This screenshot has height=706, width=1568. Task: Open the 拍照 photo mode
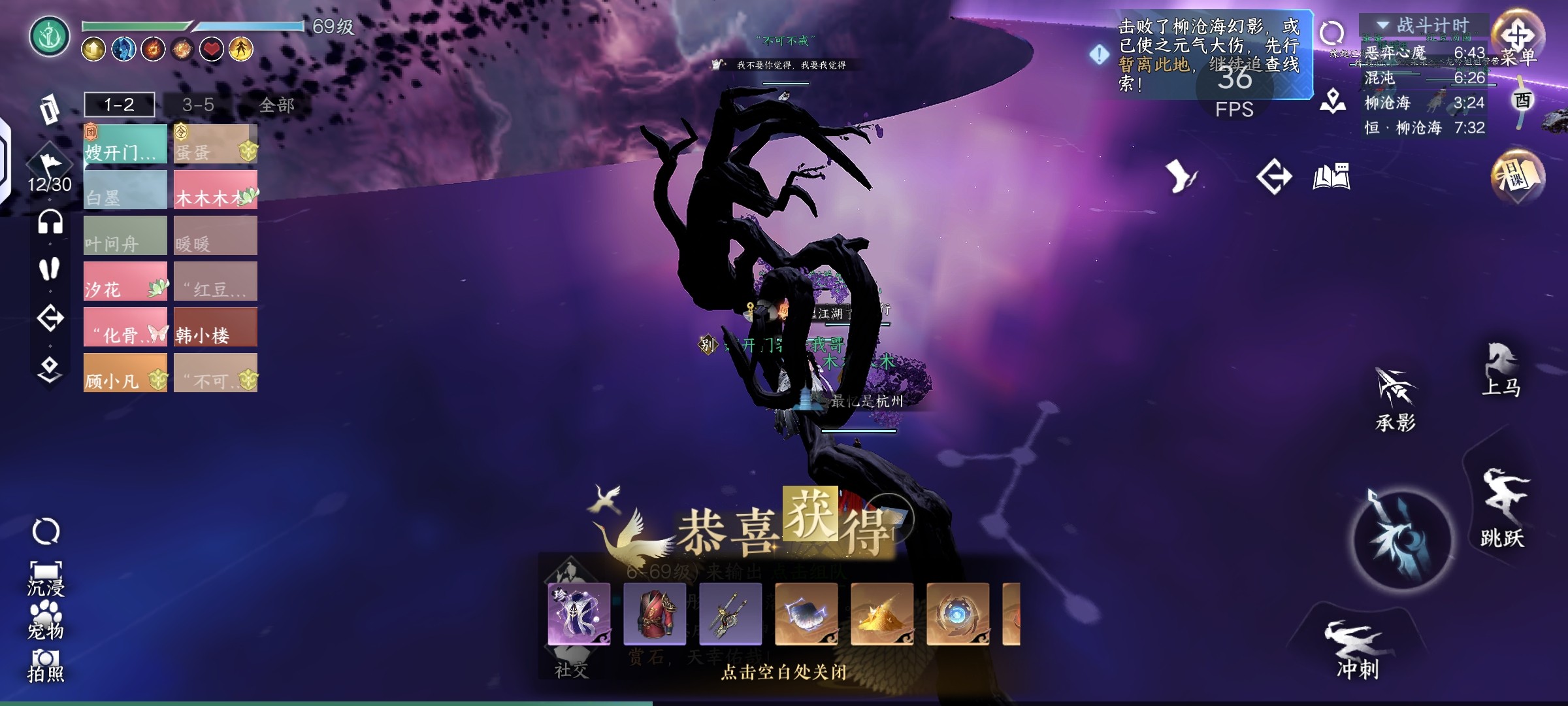[46, 665]
